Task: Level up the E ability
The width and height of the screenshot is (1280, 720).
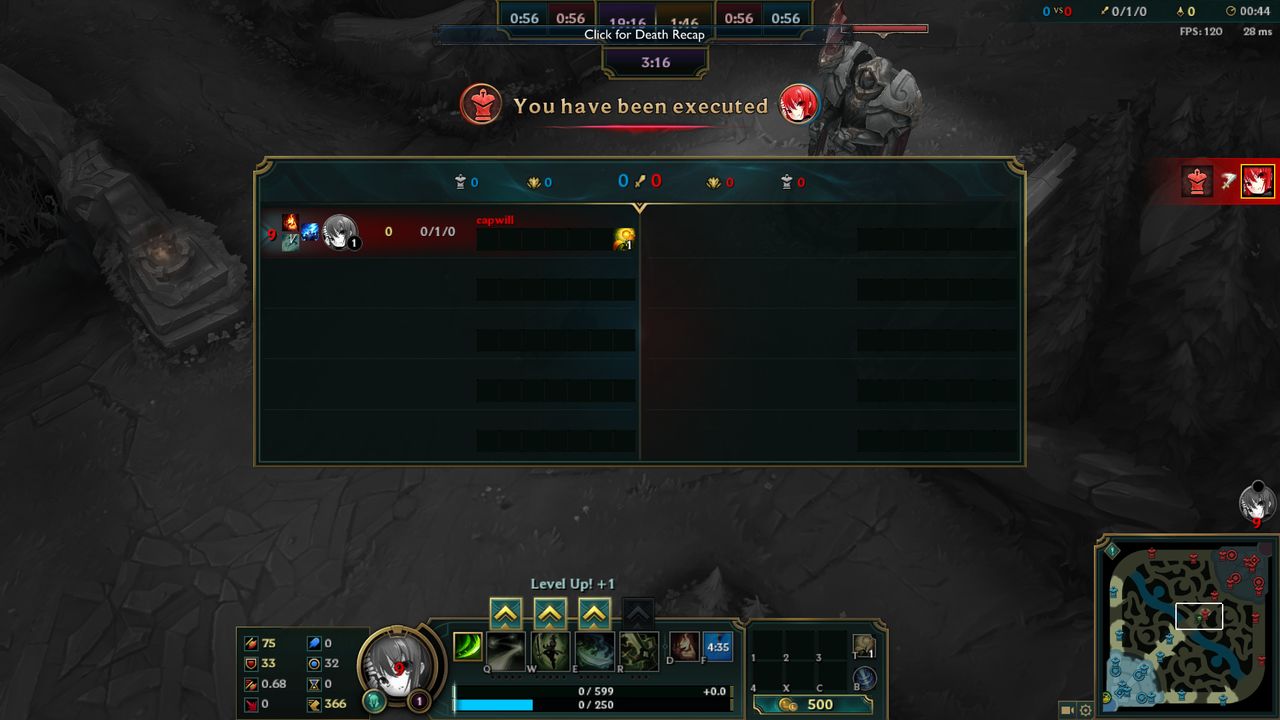Action: coord(594,613)
